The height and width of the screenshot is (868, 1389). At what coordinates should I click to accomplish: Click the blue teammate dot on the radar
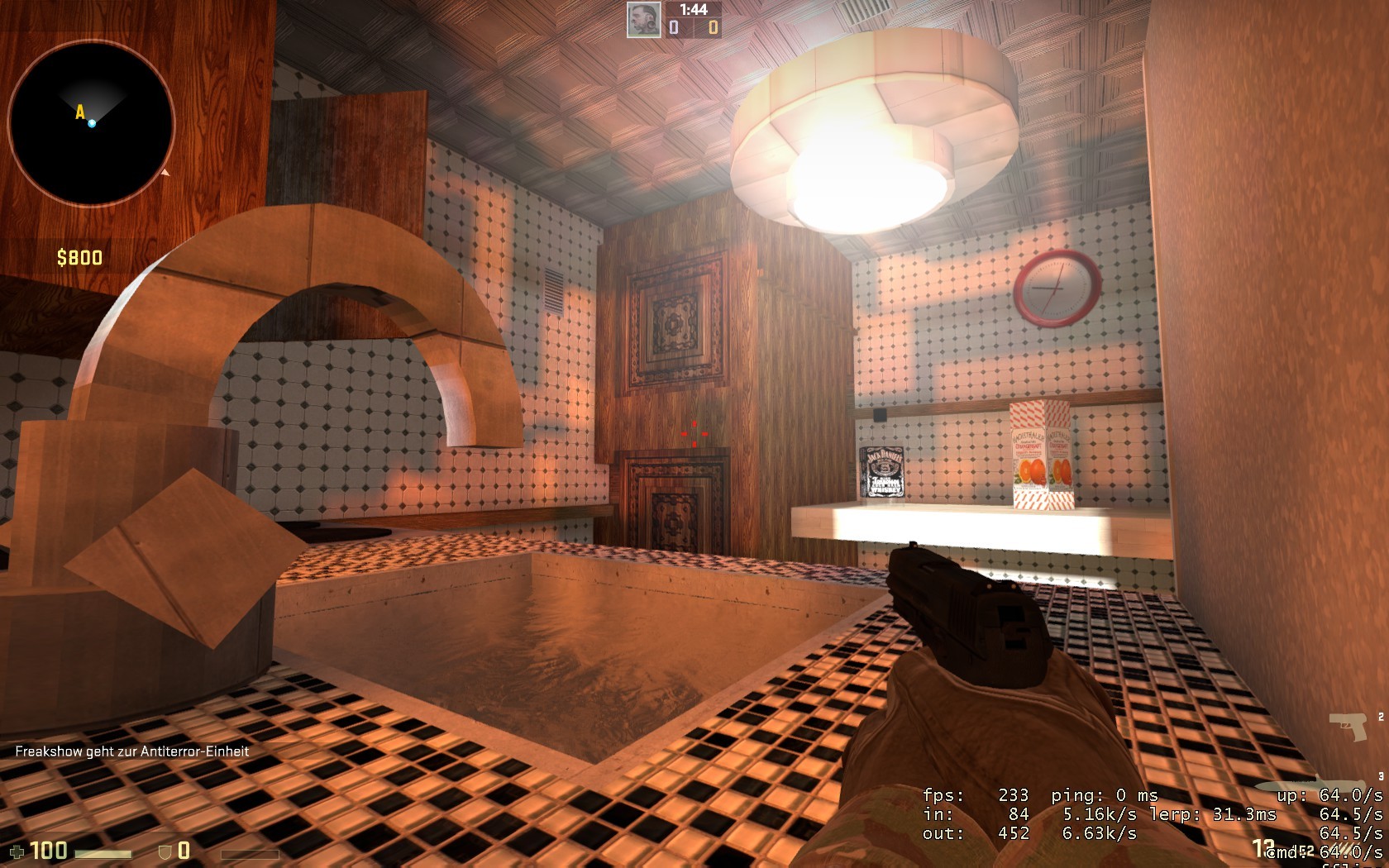click(x=91, y=124)
